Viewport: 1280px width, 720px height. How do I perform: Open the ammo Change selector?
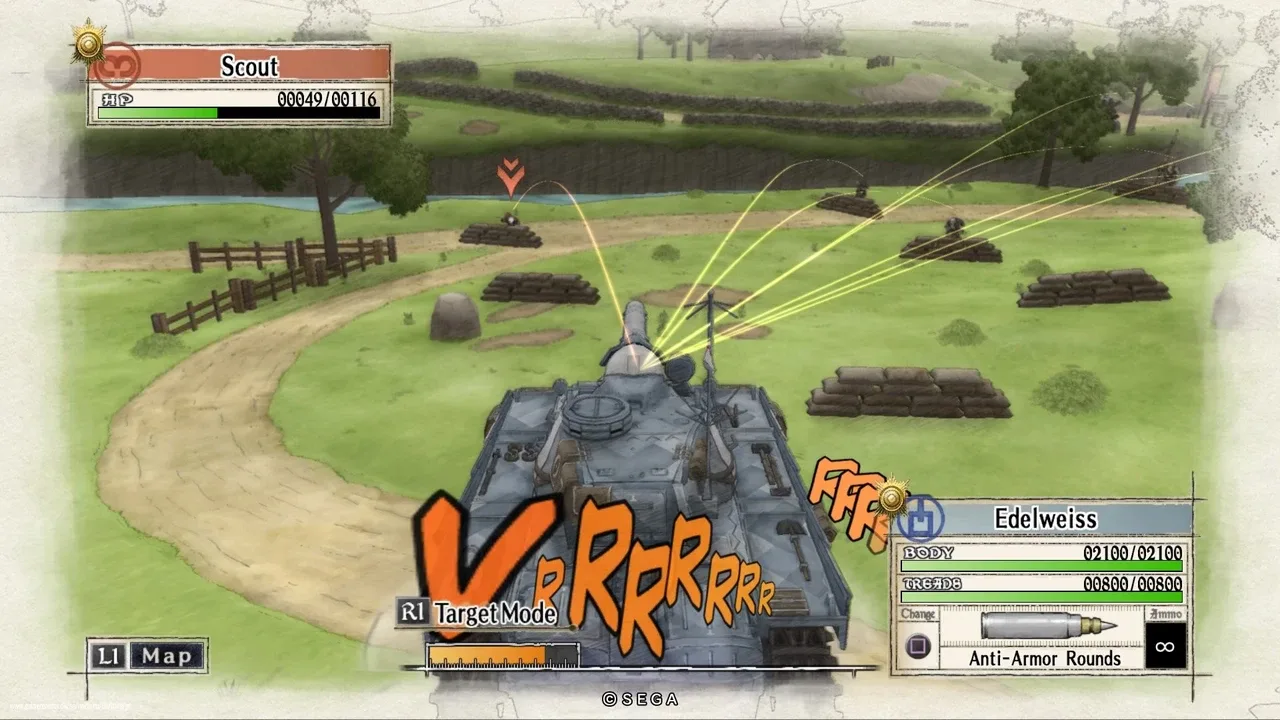point(918,646)
